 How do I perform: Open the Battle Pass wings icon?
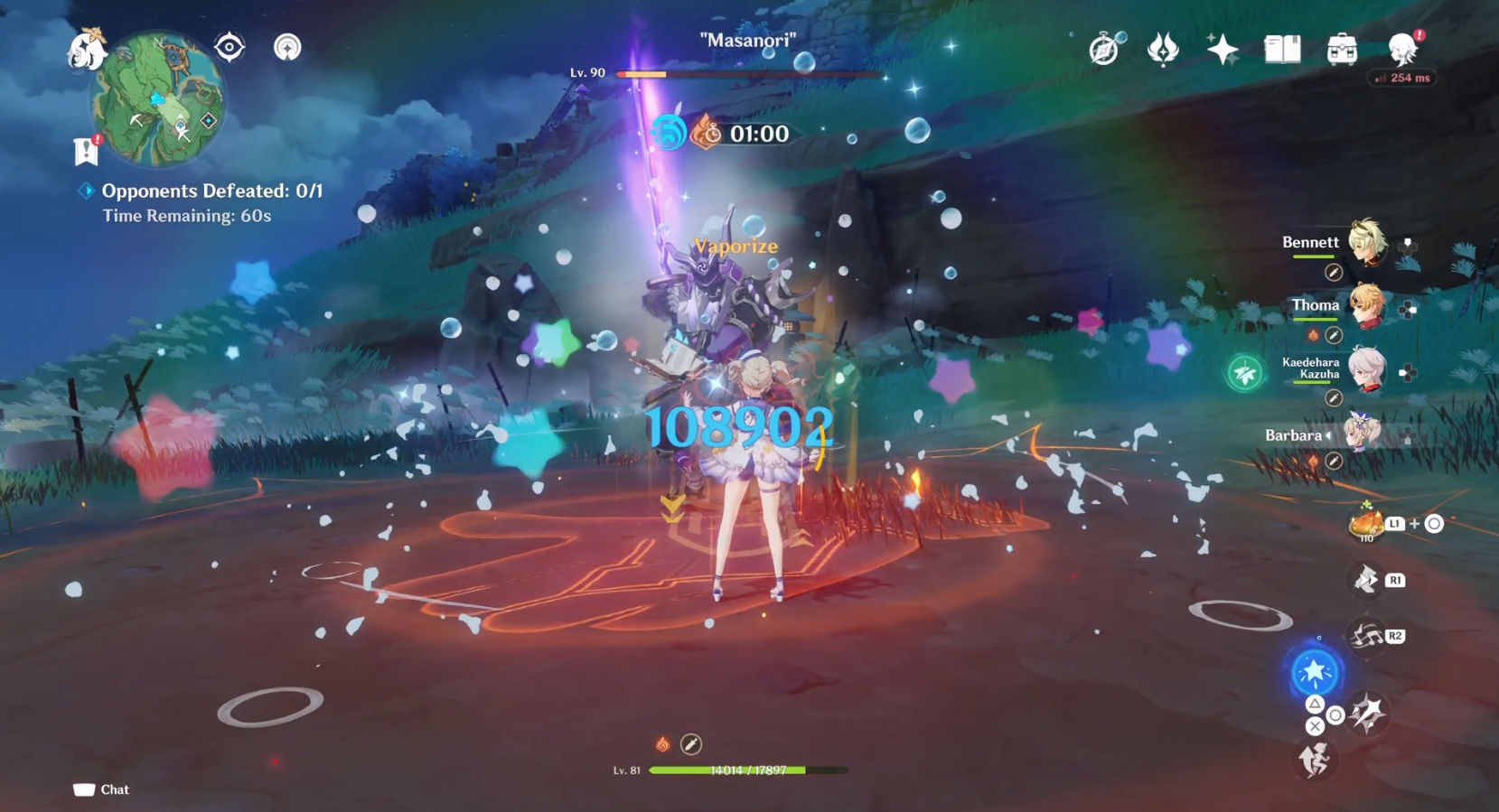tap(1162, 50)
